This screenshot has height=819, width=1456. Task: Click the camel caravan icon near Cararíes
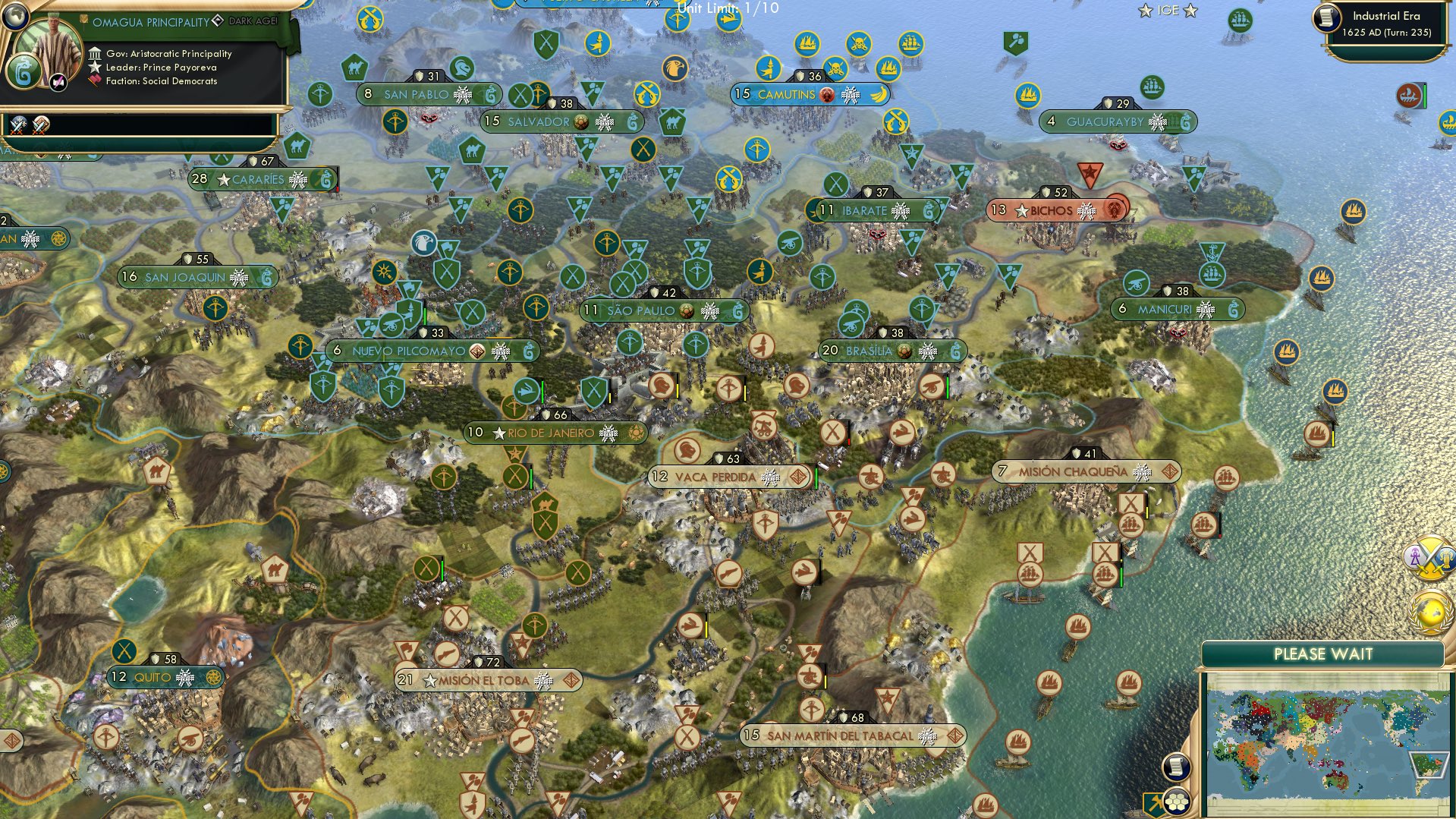(x=297, y=146)
